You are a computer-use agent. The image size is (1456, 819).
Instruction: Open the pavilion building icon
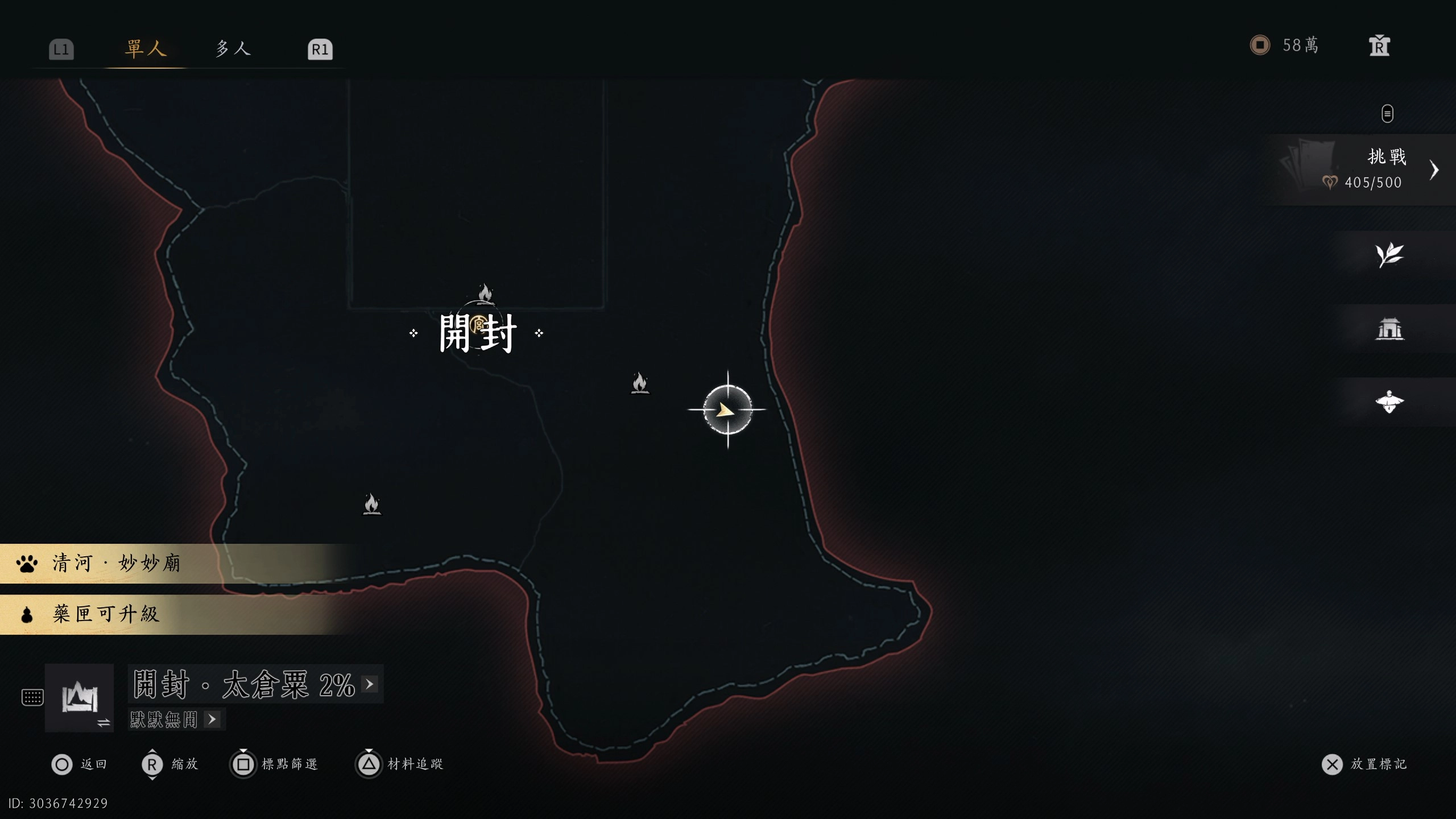(1389, 329)
